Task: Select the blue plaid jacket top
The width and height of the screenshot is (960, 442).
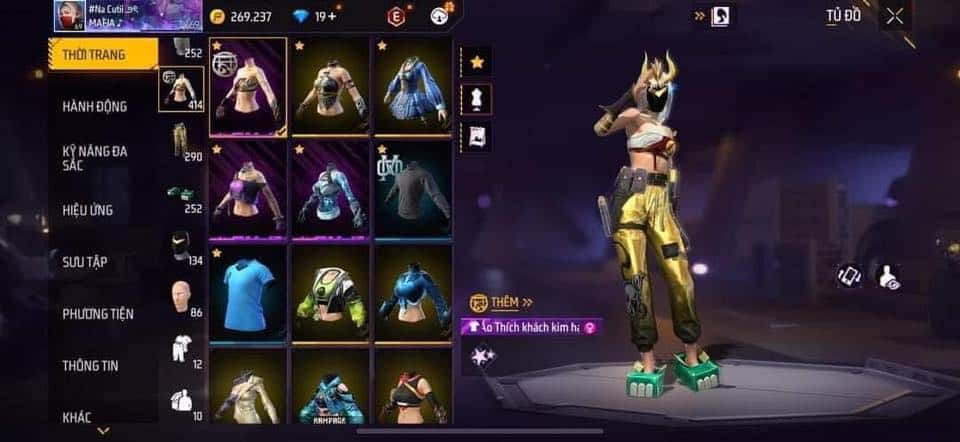Action: [413, 85]
